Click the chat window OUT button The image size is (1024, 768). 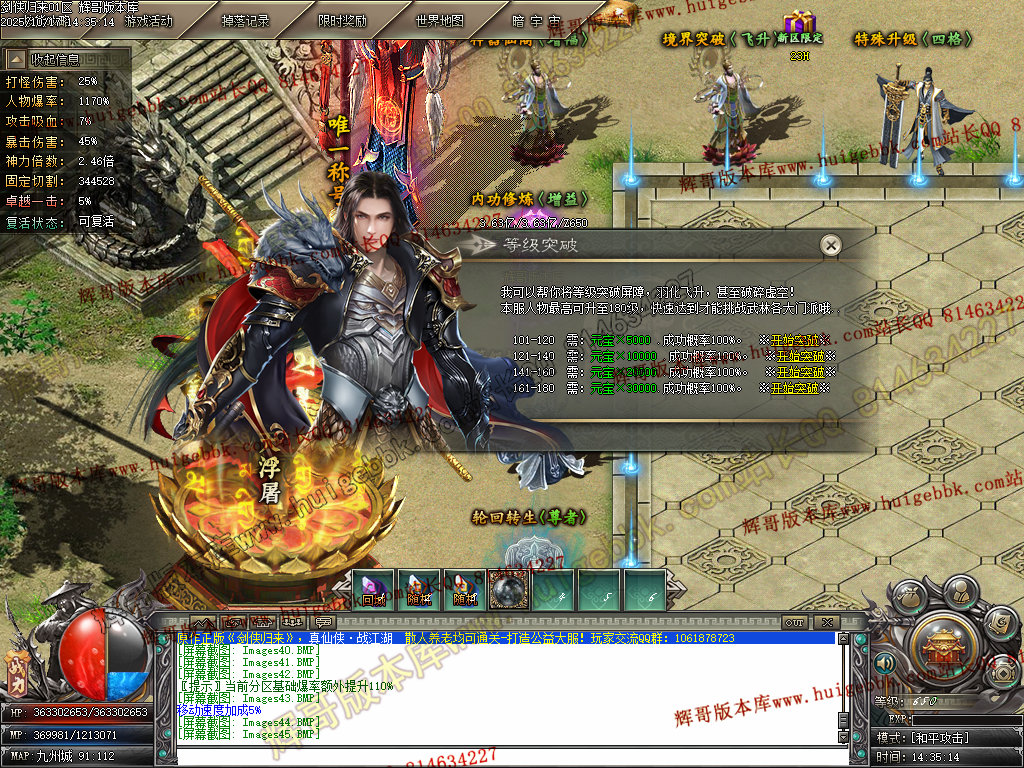[x=794, y=622]
